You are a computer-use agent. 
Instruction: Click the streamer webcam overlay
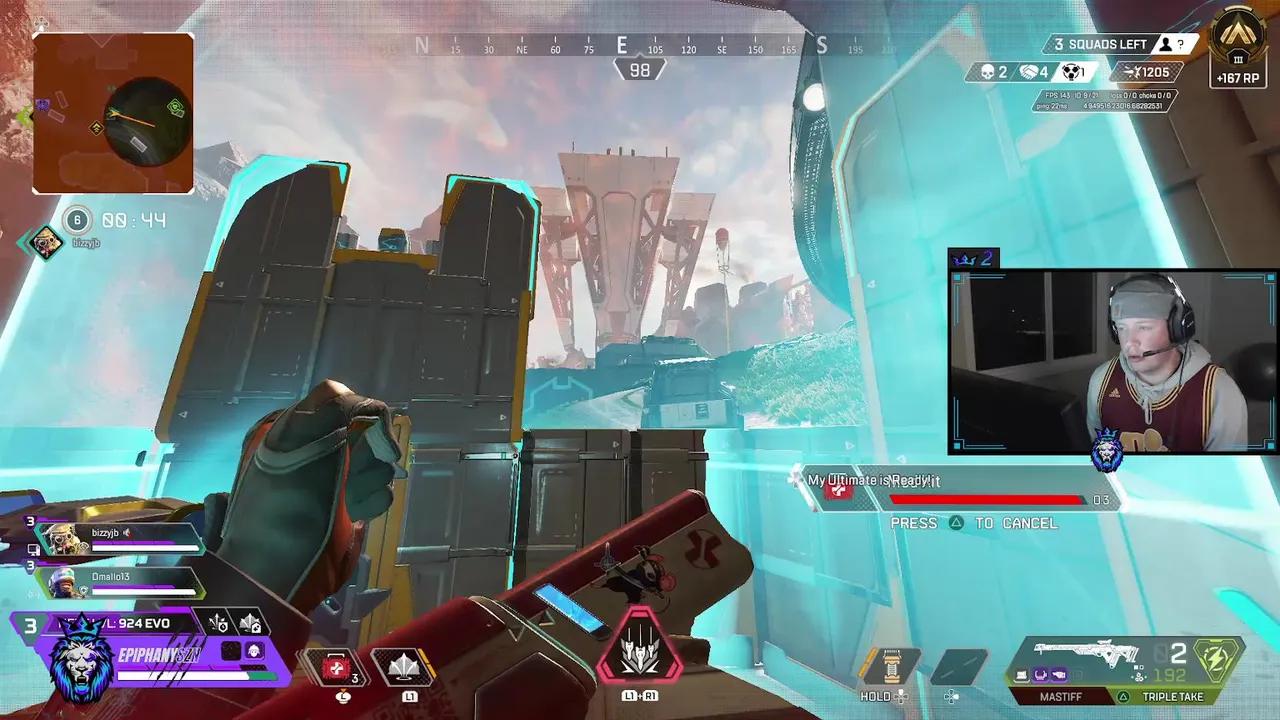(1112, 360)
